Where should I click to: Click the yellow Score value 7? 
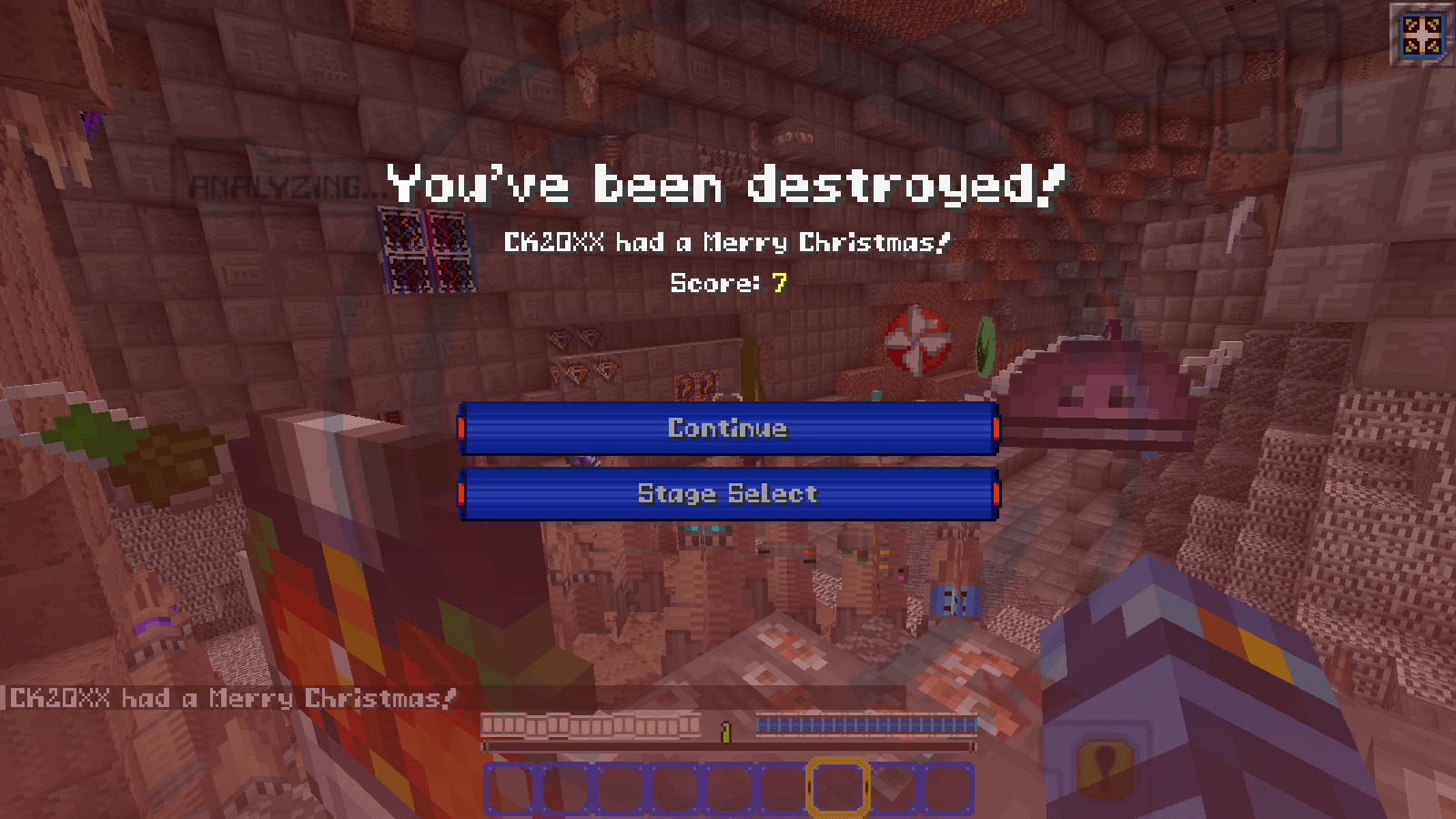tap(778, 283)
